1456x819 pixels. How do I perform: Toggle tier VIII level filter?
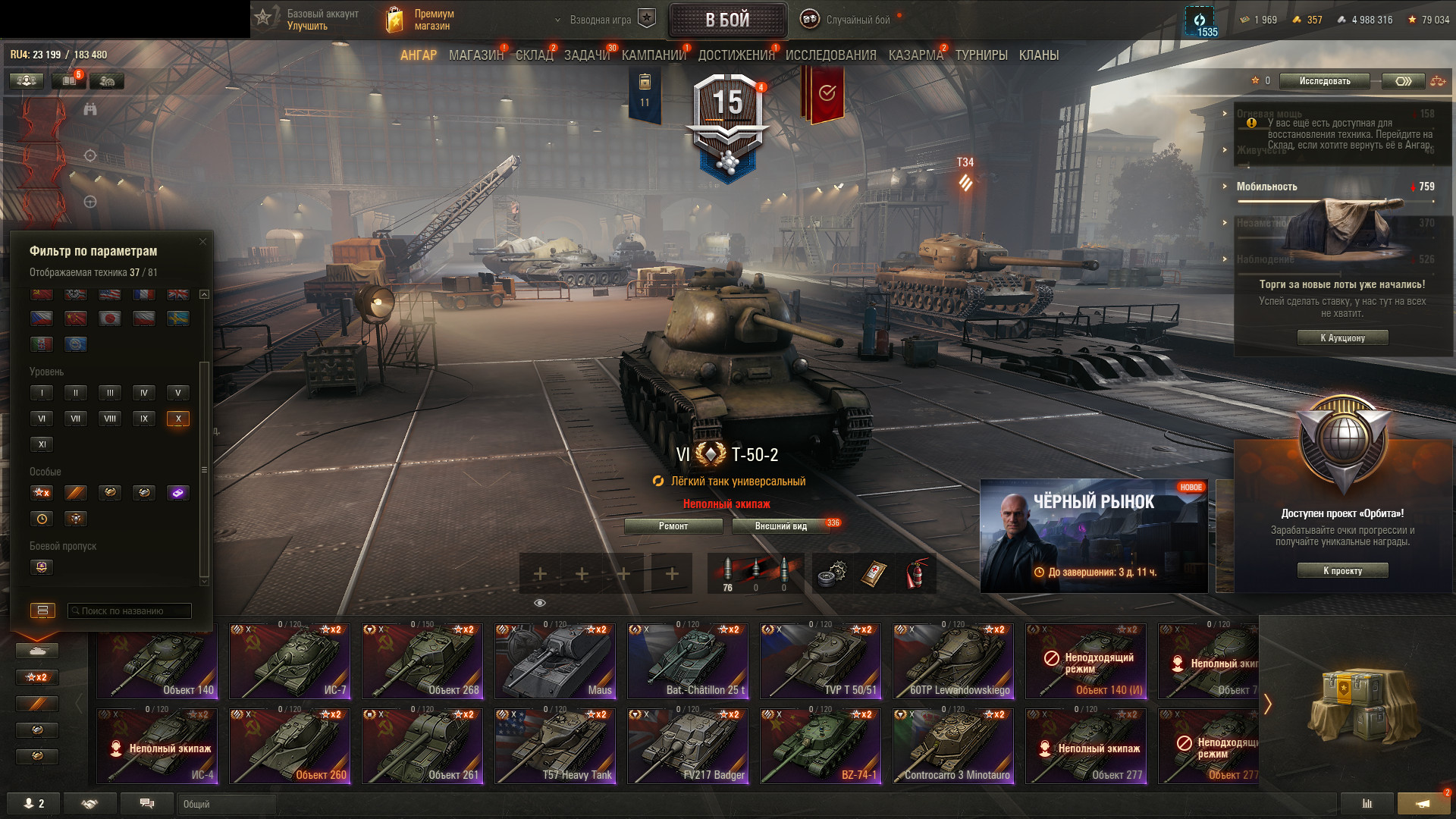point(110,419)
